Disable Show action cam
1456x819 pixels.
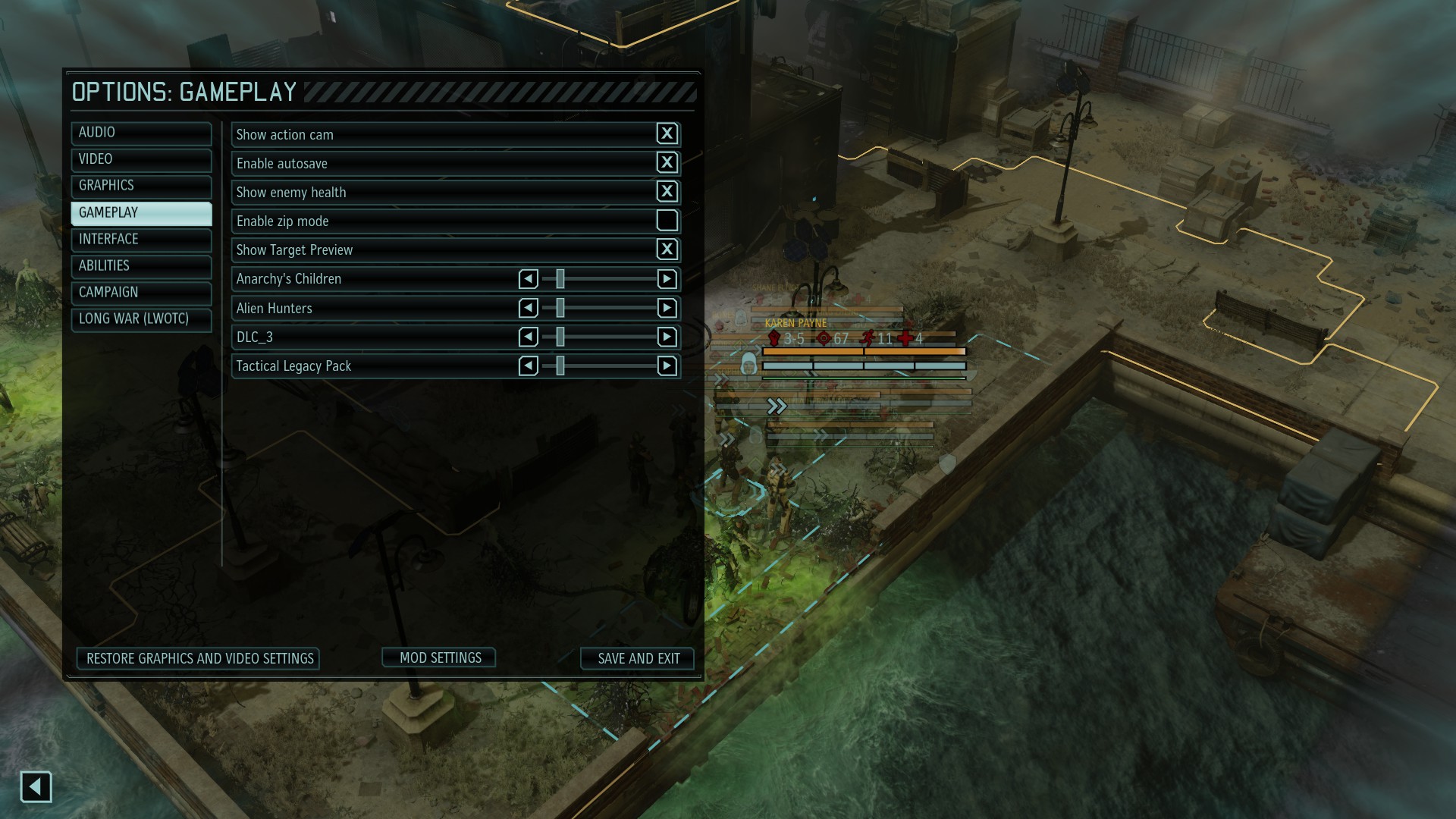[x=667, y=133]
